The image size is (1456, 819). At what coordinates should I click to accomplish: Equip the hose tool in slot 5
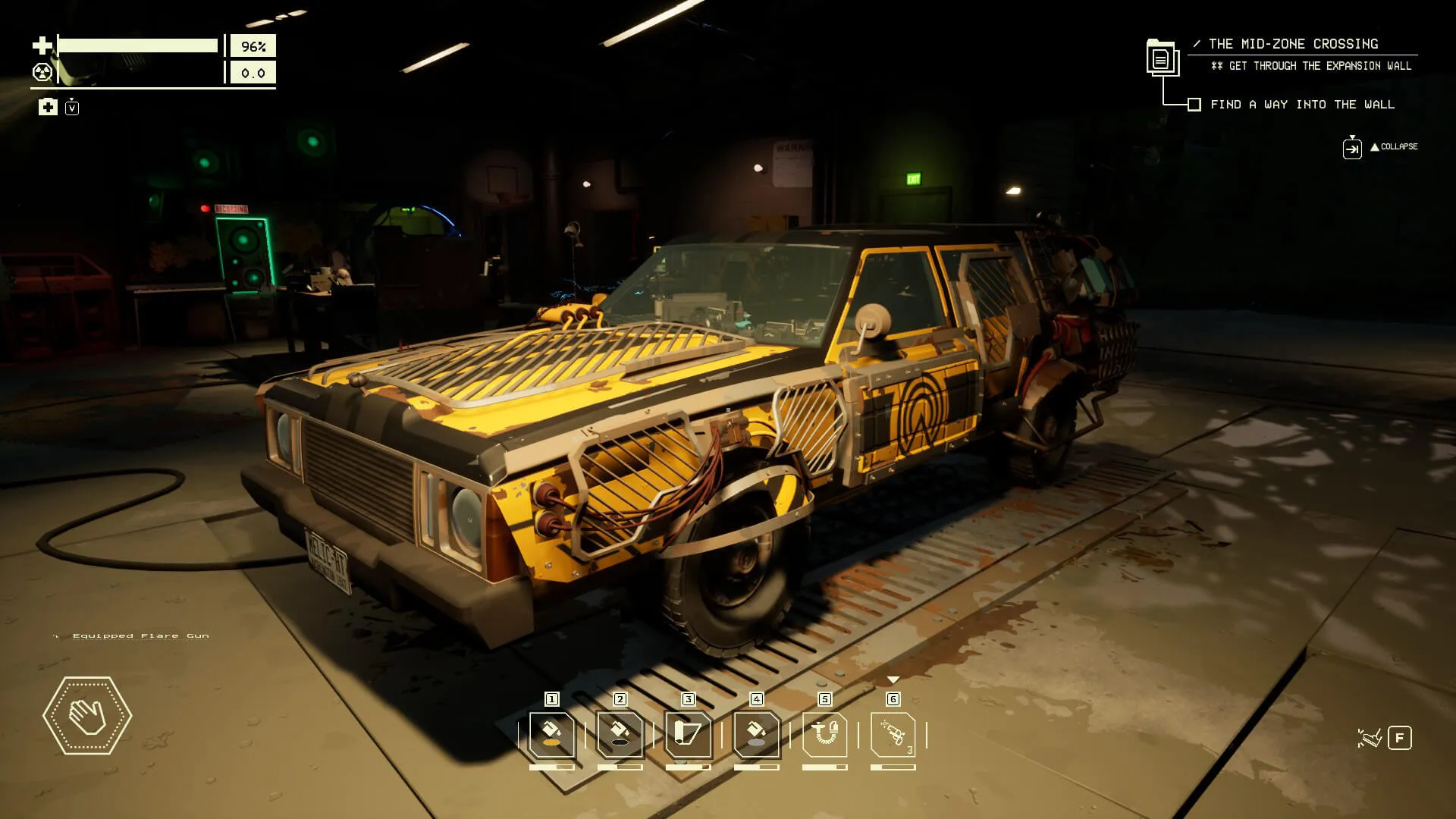825,734
